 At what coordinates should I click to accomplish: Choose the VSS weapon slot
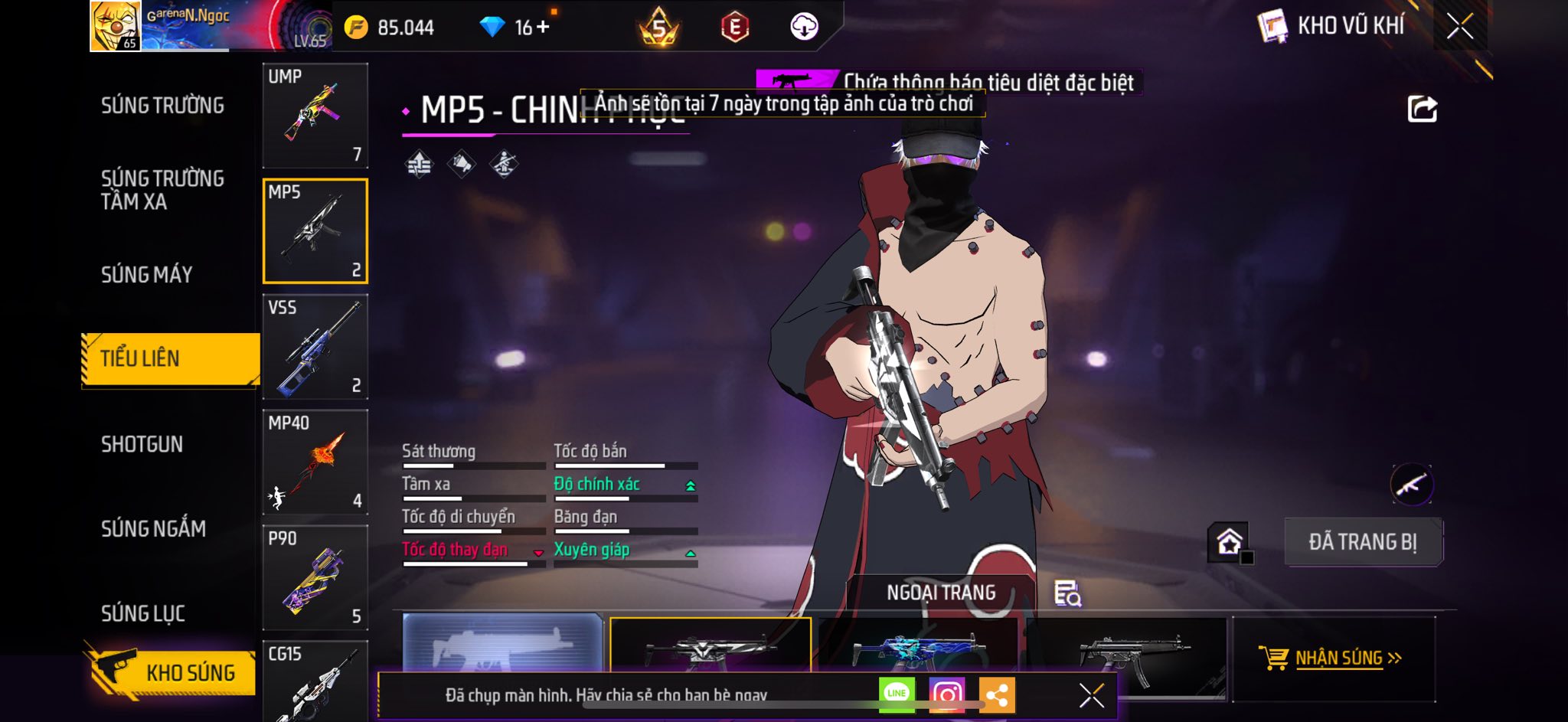click(x=315, y=347)
